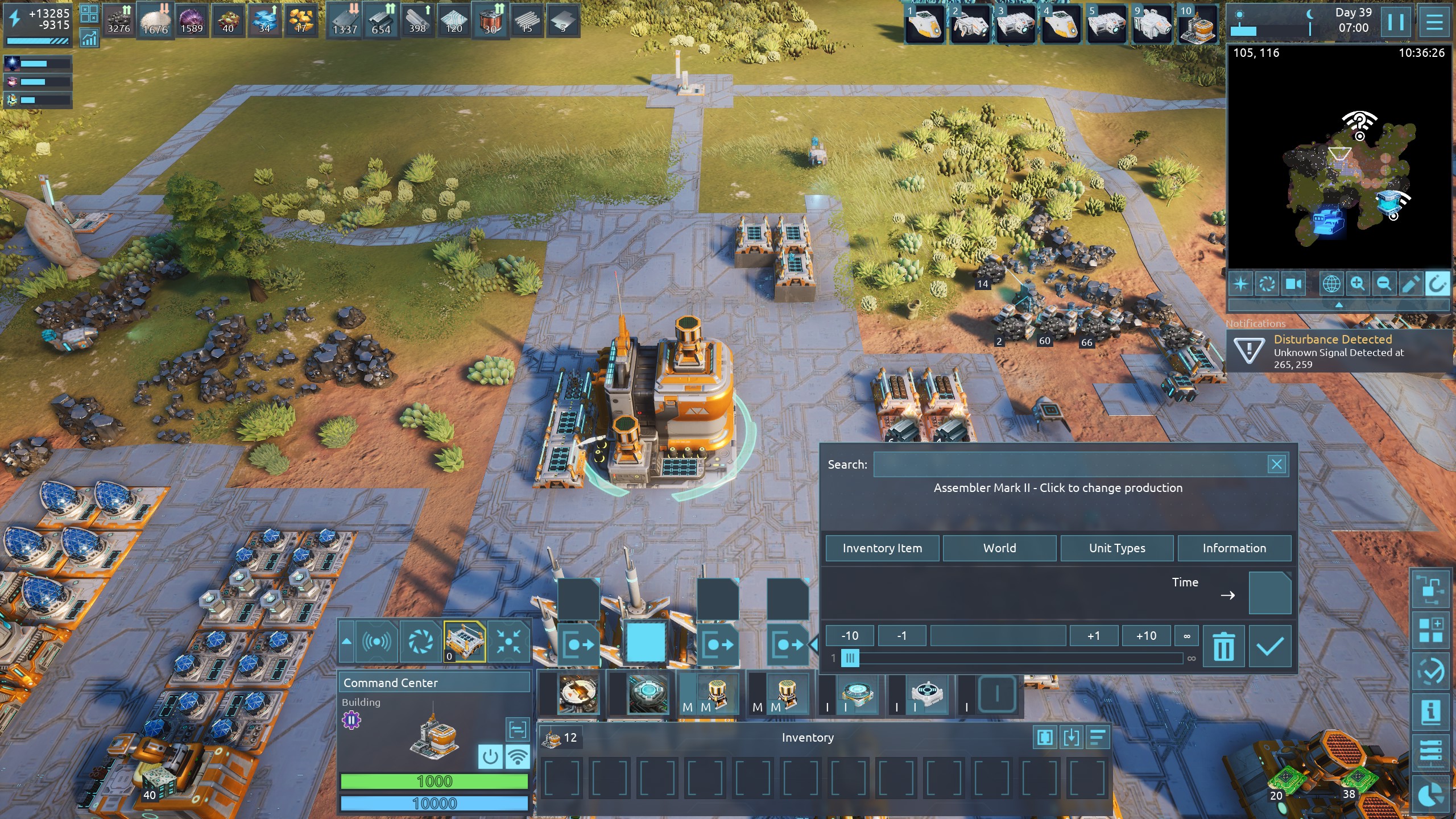Switch to the Inventory Item tab

(882, 548)
